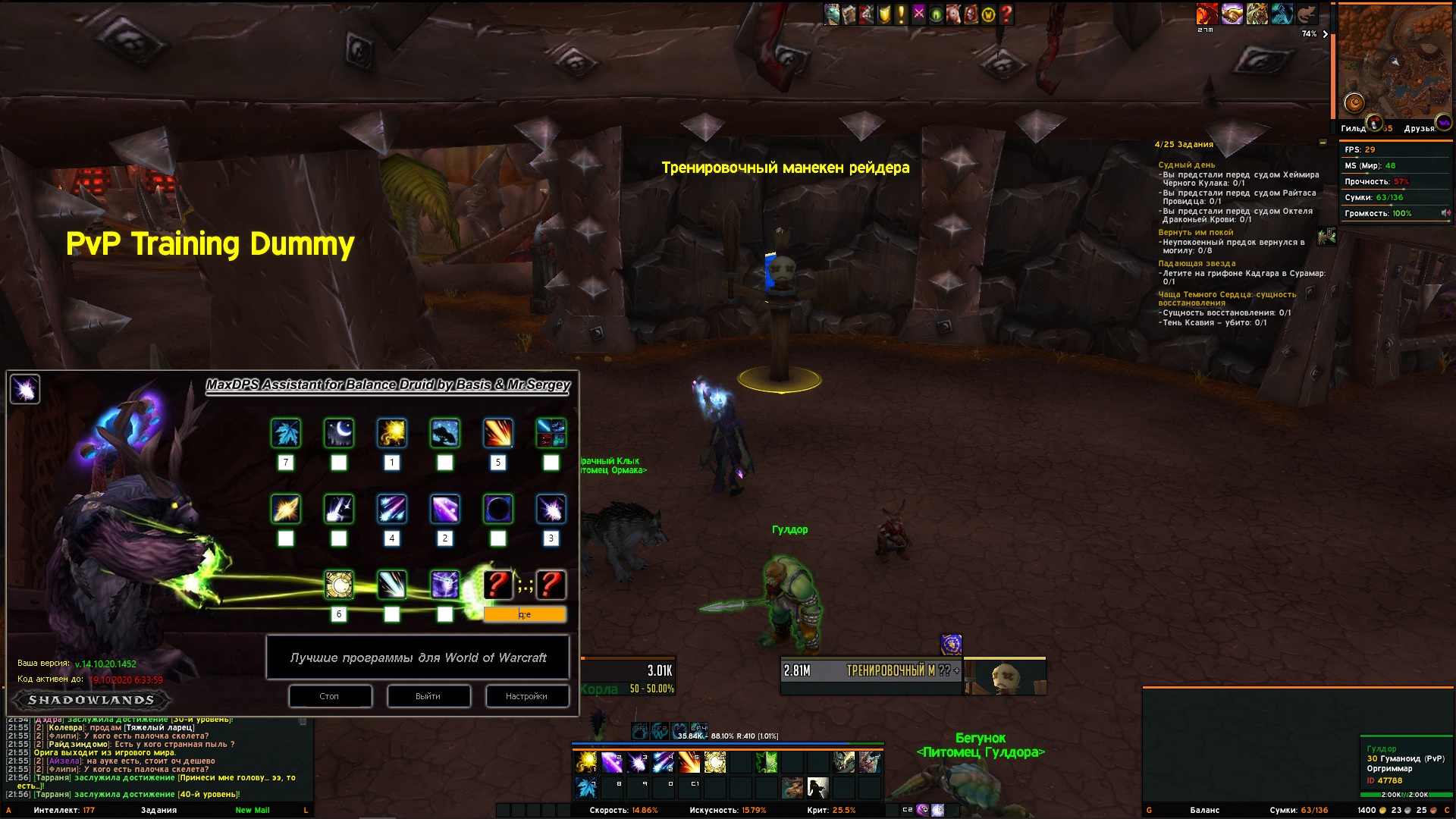Collapse the quest tracker with the minus button
The height and width of the screenshot is (819, 1456).
[x=1323, y=143]
